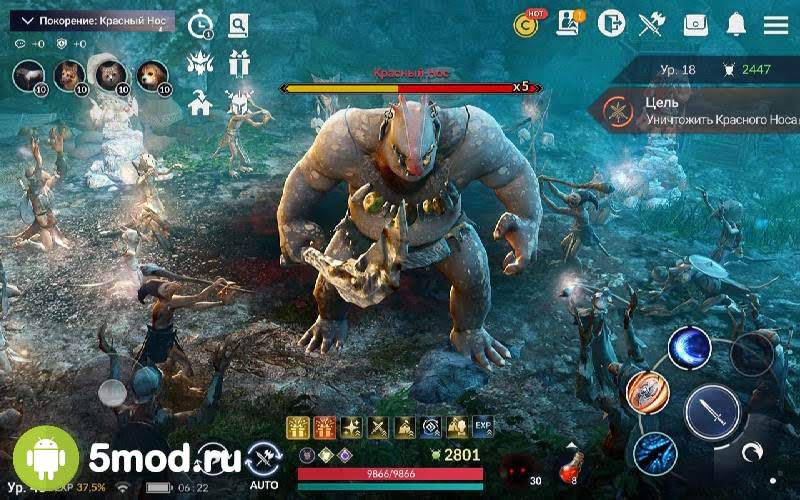Tap the house return icon
The height and width of the screenshot is (500, 800).
200,102
